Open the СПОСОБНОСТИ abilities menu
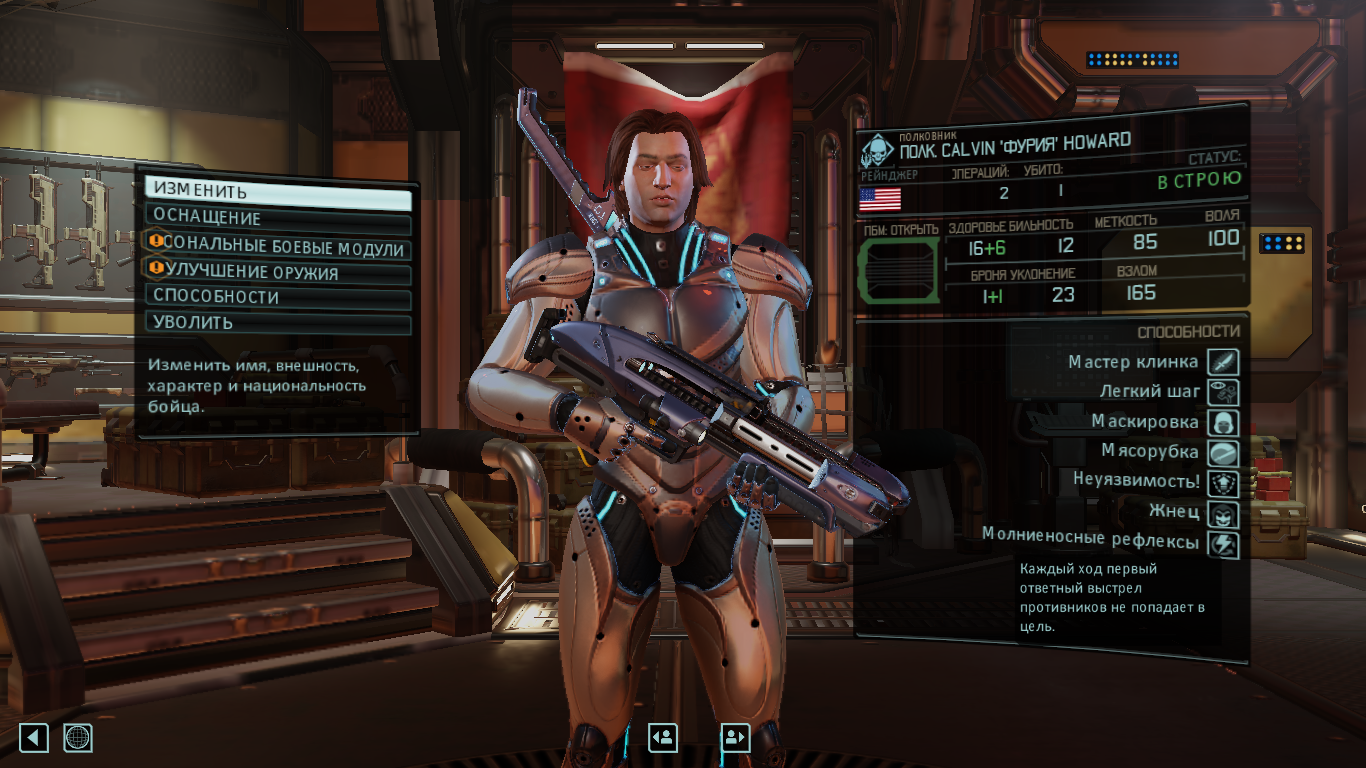This screenshot has height=768, width=1366. click(278, 298)
